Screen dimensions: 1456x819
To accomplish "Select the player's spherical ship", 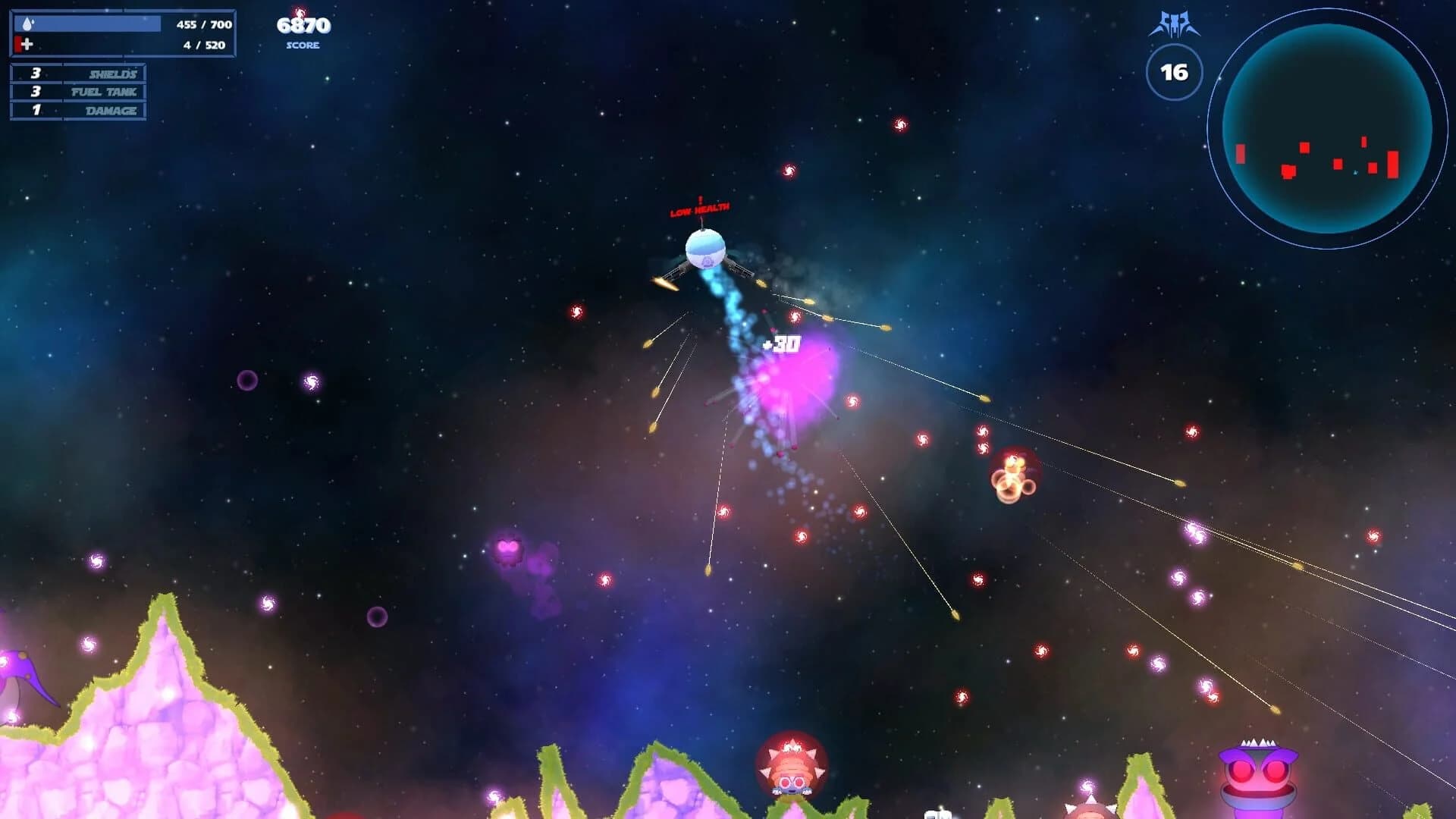I will tap(705, 250).
